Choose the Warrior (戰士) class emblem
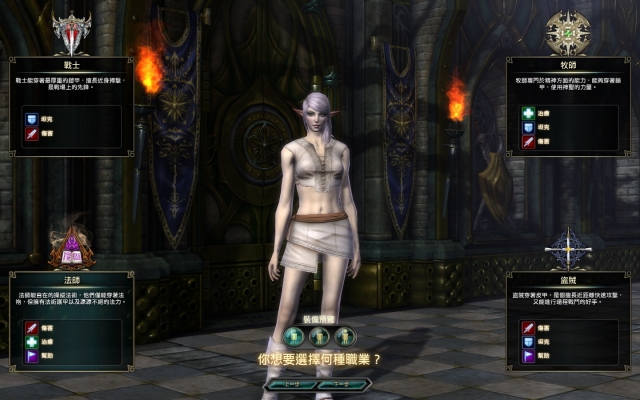This screenshot has height=400, width=640. click(71, 33)
